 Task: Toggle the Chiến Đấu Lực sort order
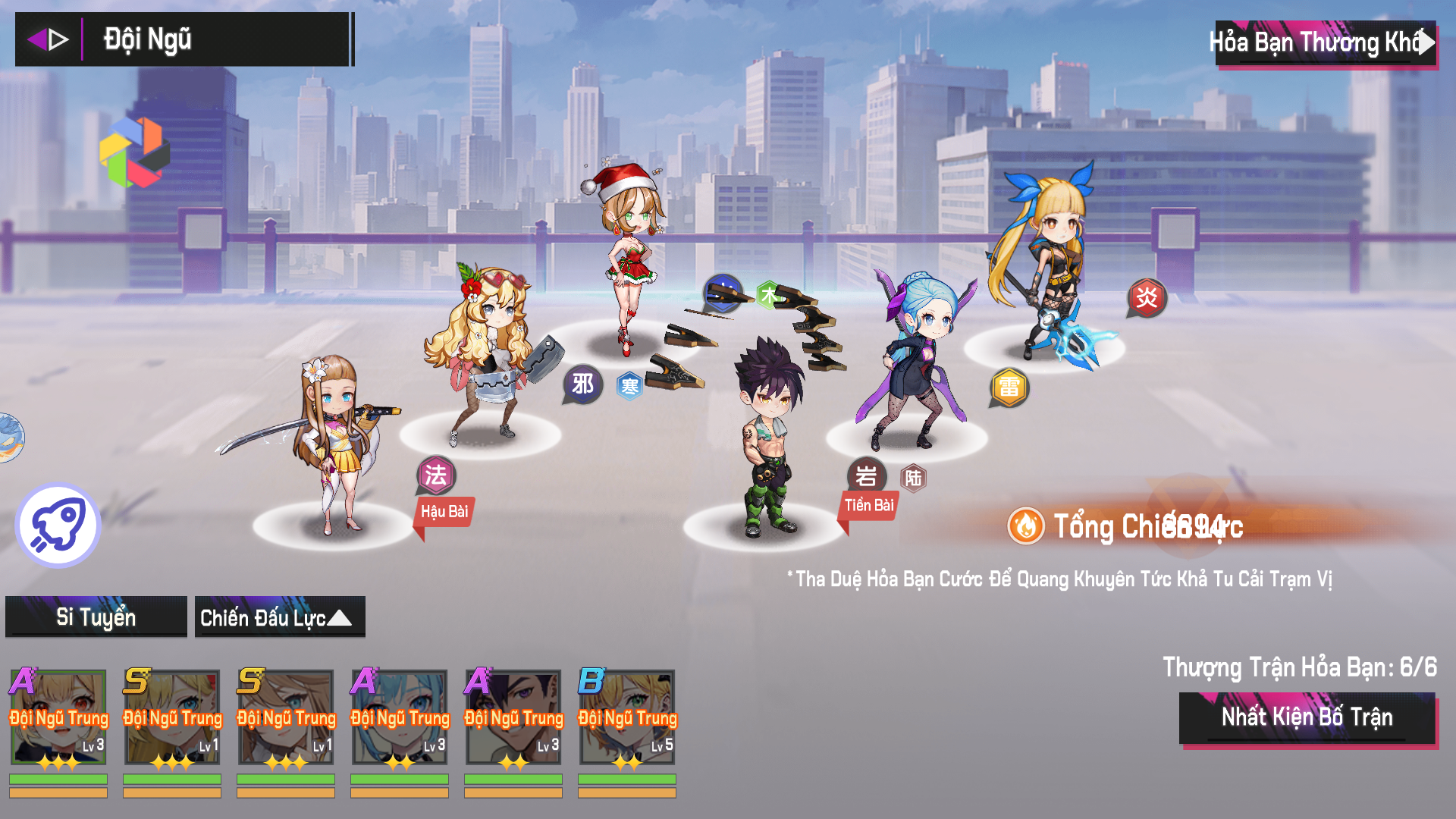pos(279,617)
